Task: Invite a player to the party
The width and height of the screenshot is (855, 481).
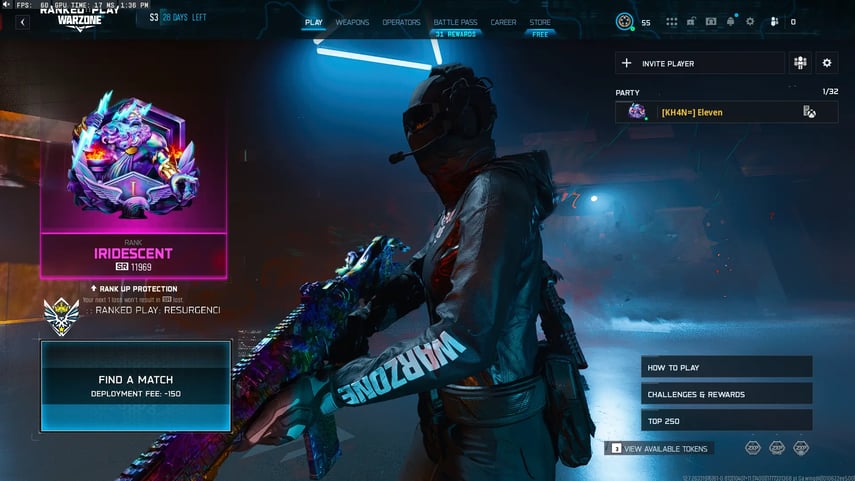Action: [x=699, y=63]
